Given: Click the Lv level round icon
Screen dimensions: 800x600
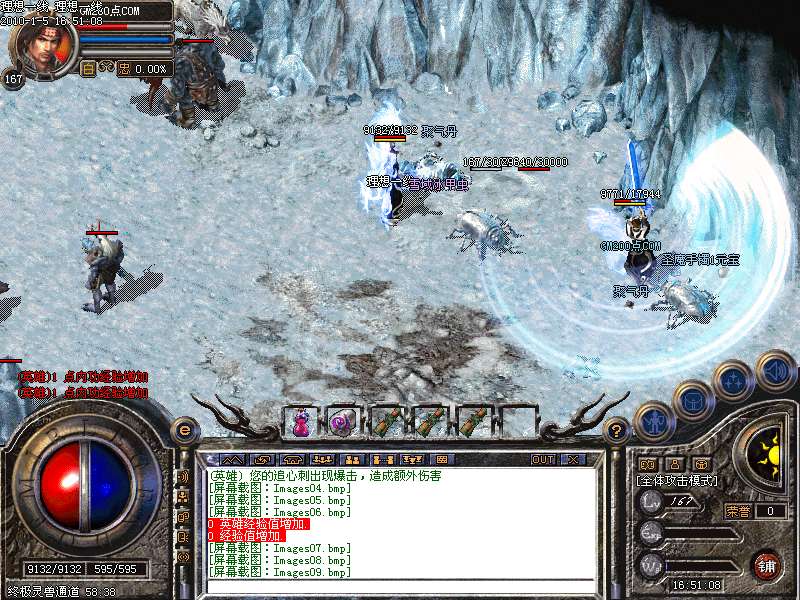Looking at the screenshot, I should click(x=651, y=502).
